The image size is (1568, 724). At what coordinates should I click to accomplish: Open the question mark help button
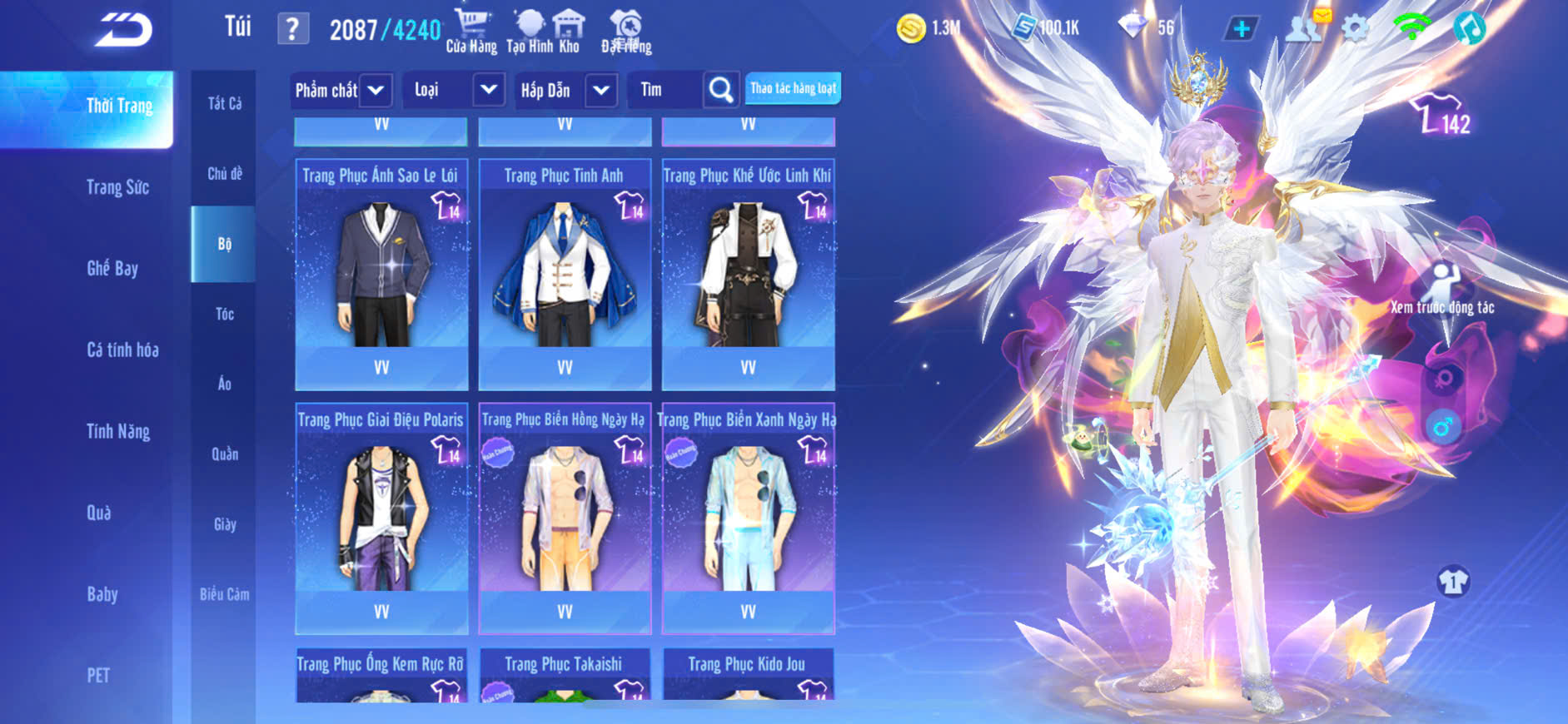coord(292,29)
